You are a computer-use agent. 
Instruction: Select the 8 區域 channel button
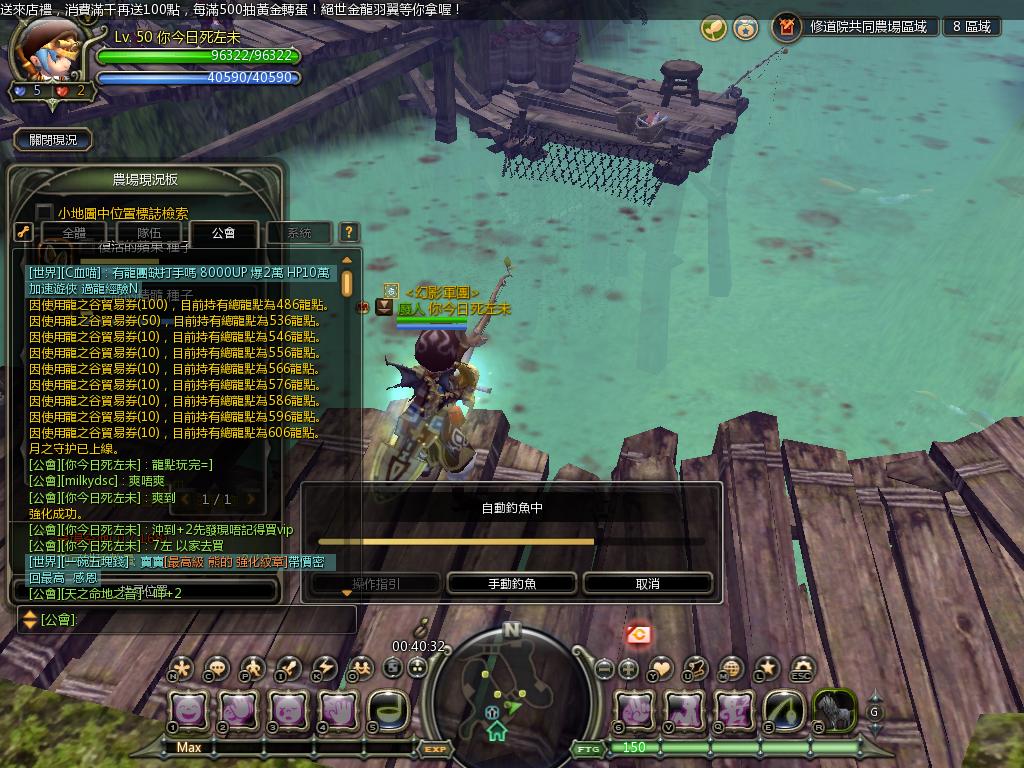[971, 27]
